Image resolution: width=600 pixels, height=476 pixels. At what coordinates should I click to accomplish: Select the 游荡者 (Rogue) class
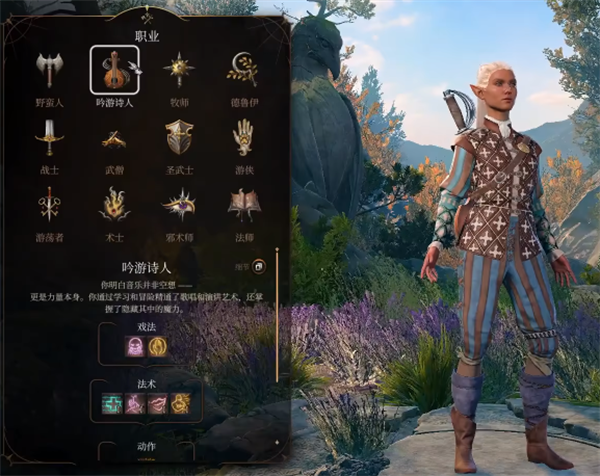pos(49,204)
